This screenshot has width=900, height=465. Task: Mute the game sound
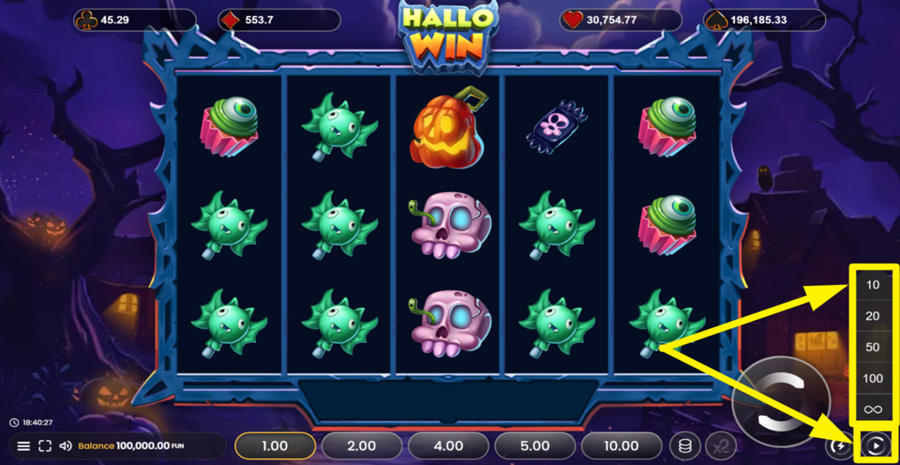pyautogui.click(x=65, y=446)
